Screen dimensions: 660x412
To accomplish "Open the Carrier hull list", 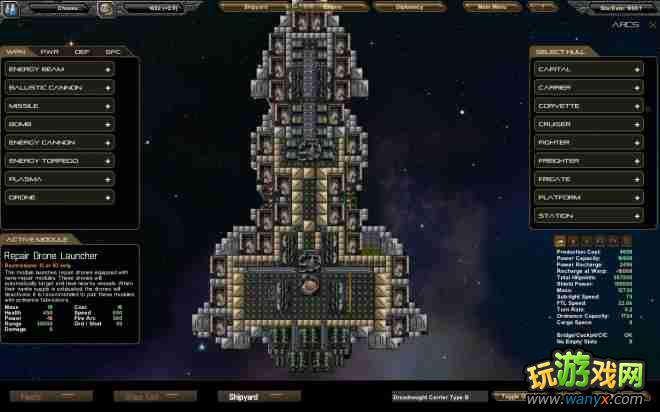I will (587, 87).
